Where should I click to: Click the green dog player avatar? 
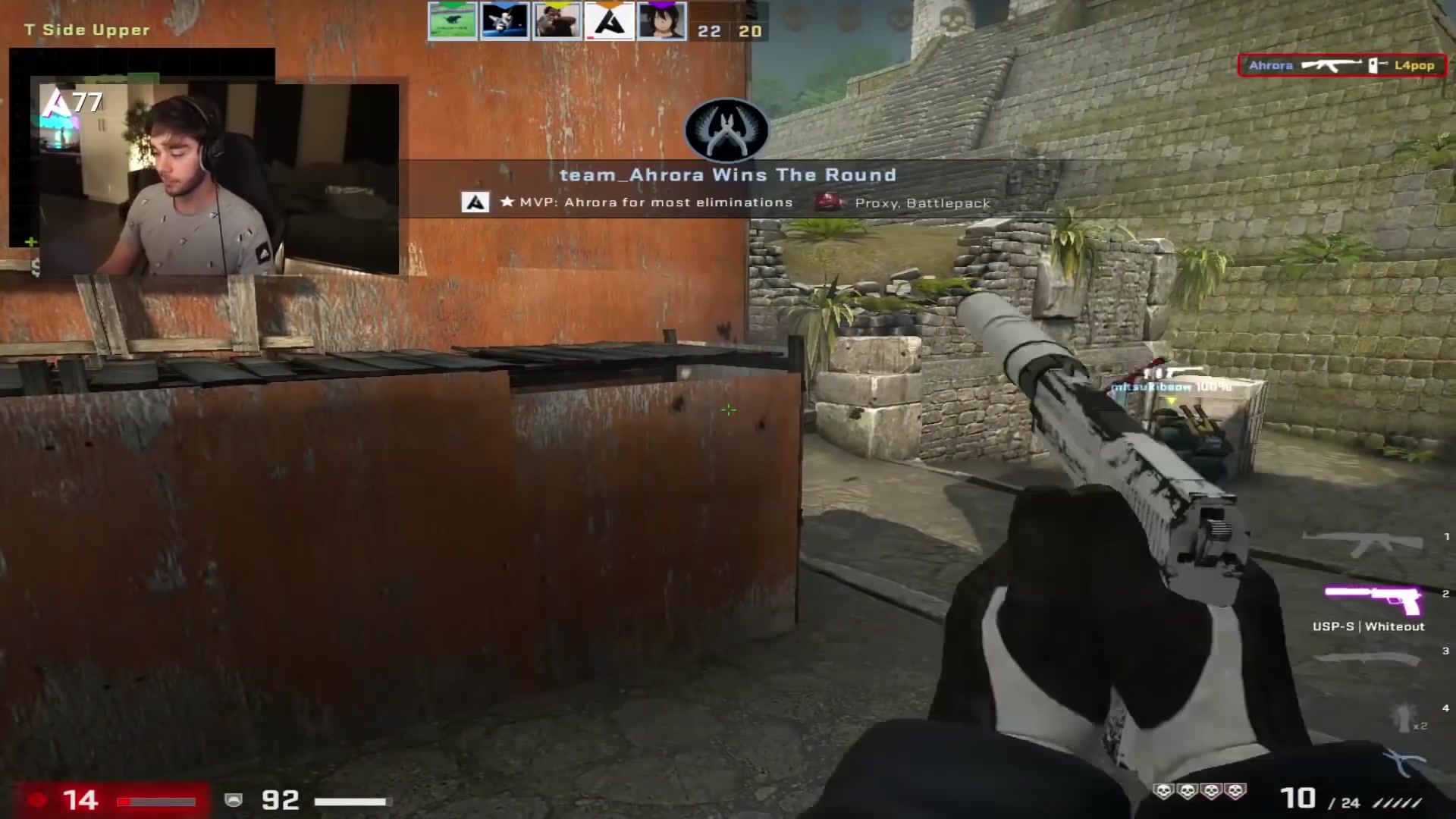[x=453, y=20]
